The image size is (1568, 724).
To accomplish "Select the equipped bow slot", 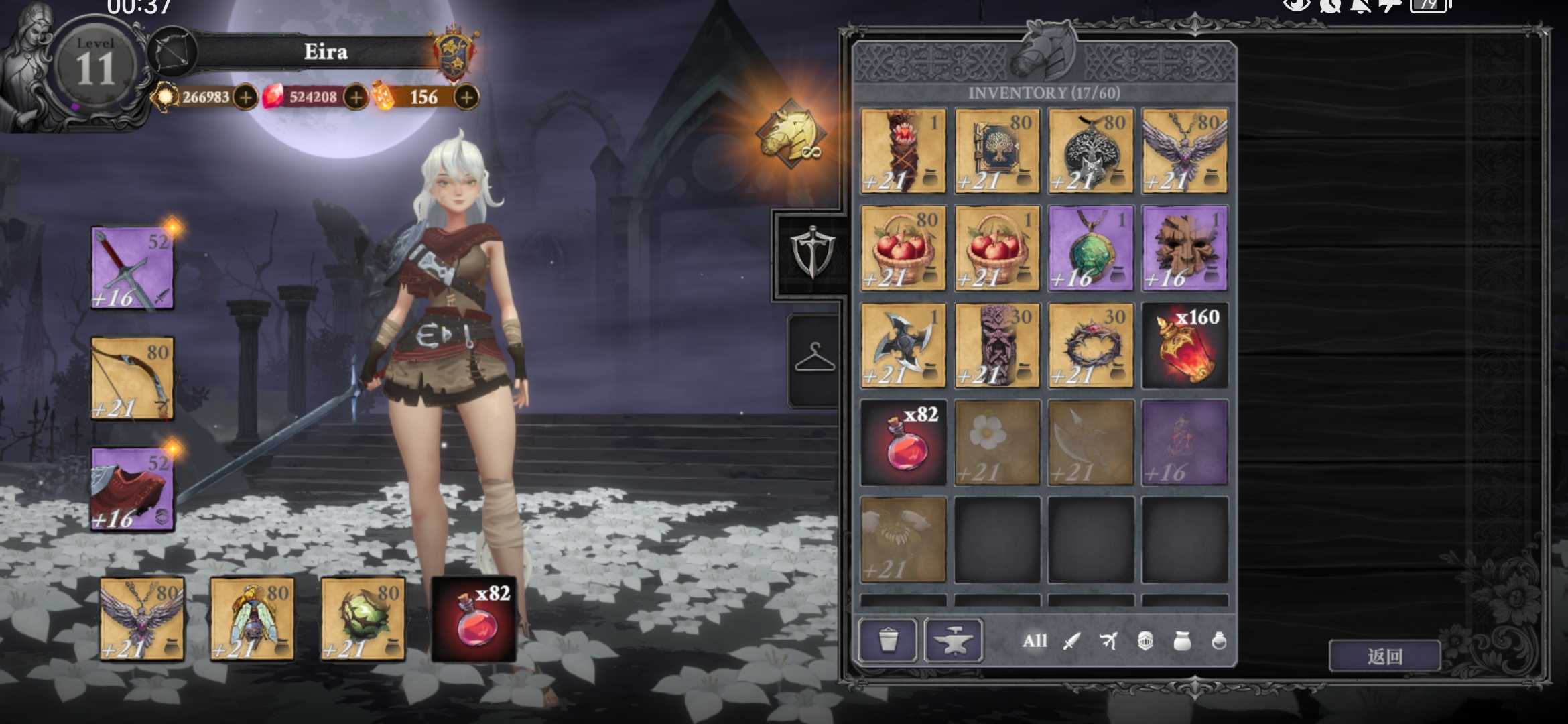I will (132, 379).
